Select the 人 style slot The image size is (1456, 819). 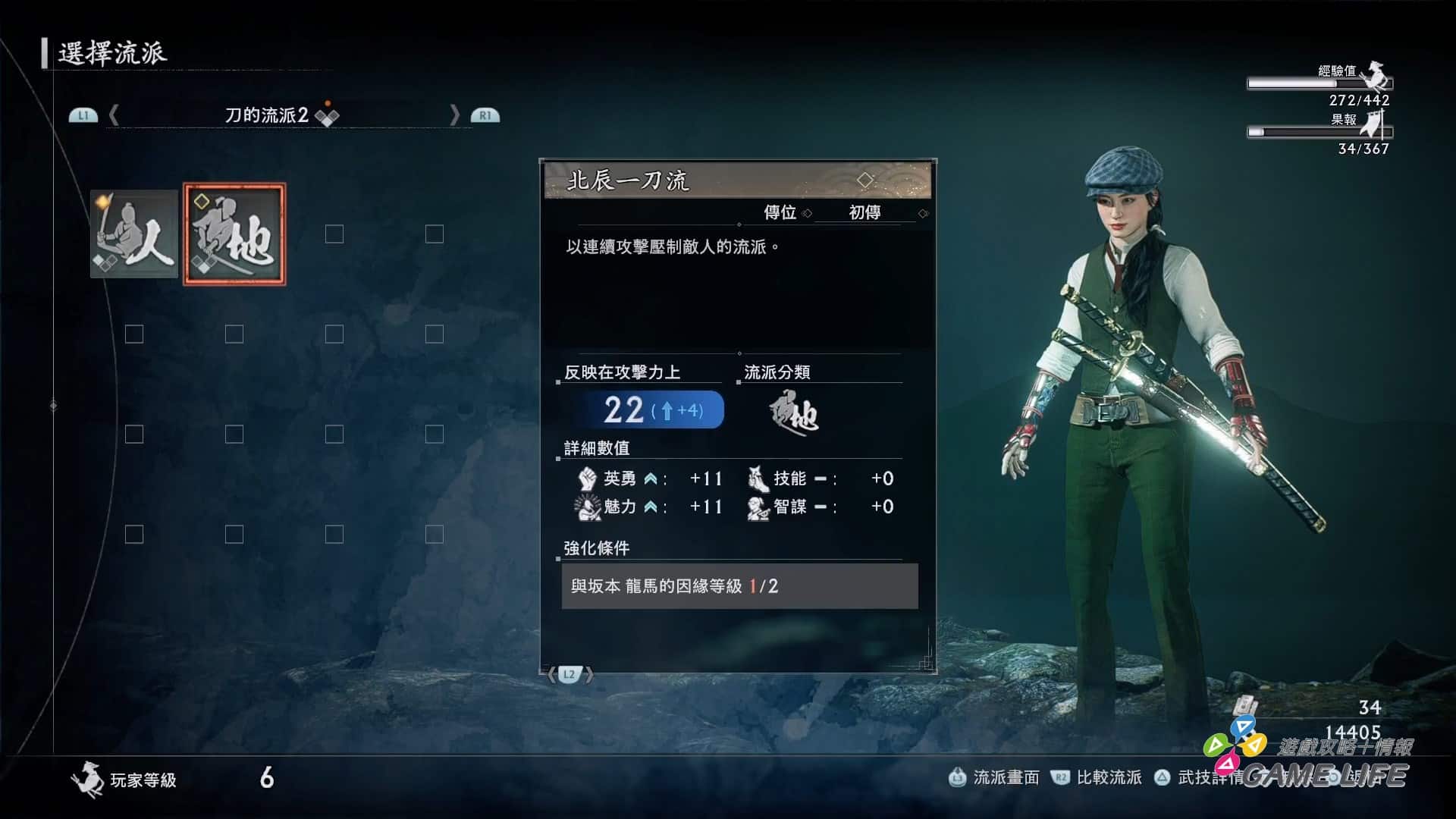(x=134, y=234)
